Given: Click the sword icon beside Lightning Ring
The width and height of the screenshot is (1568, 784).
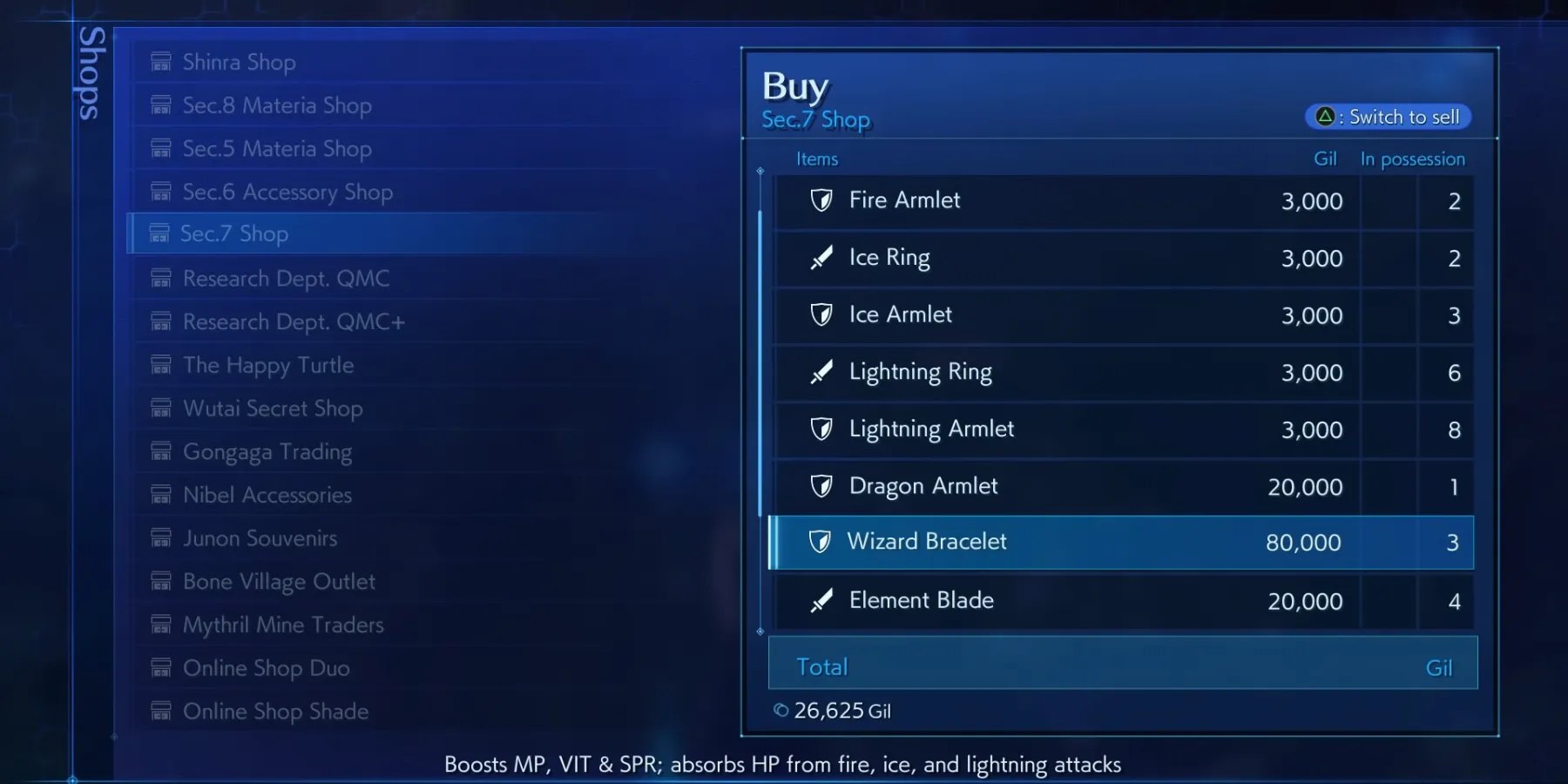Looking at the screenshot, I should pos(821,372).
